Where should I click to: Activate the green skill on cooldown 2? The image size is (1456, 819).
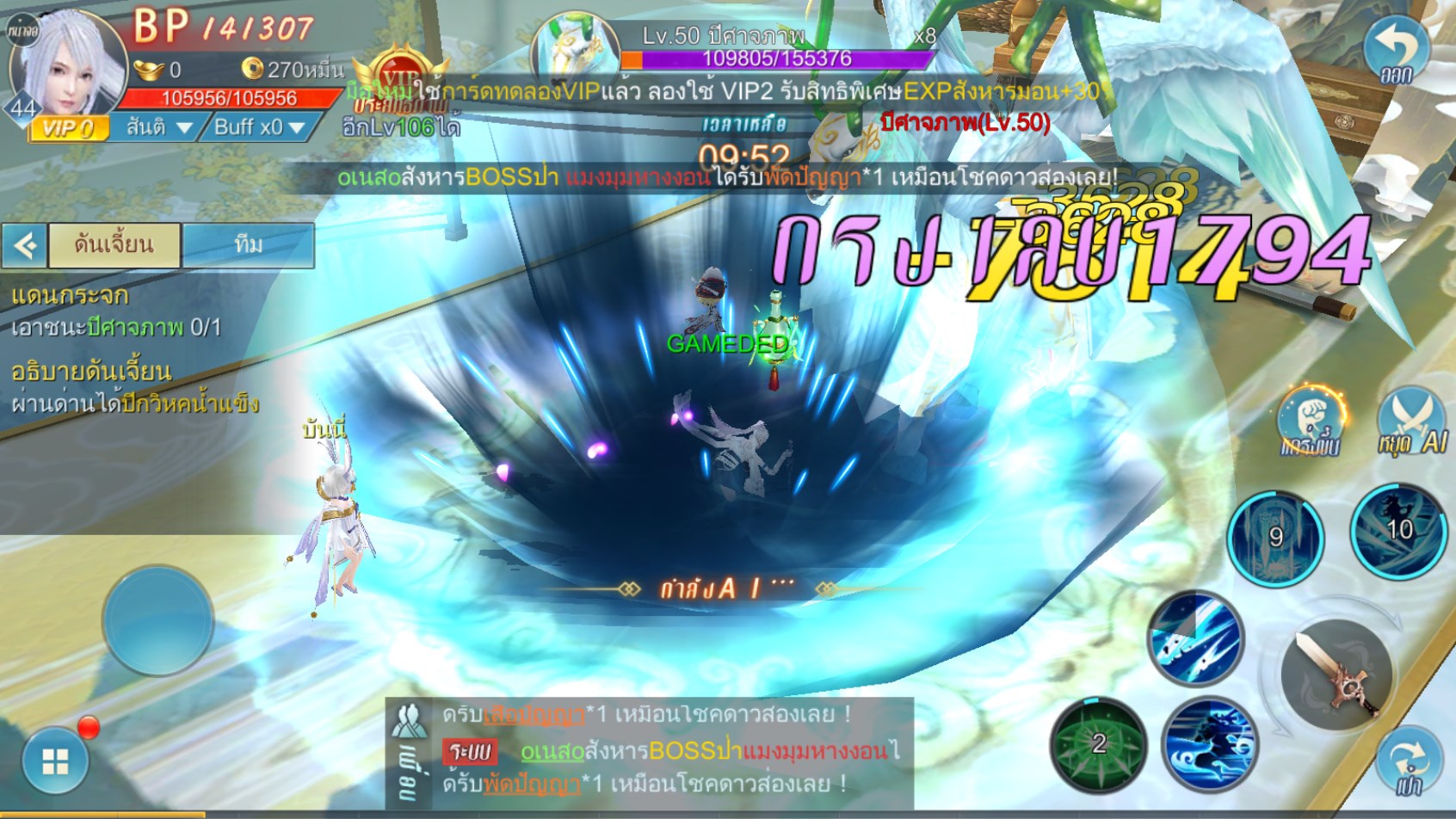[x=1098, y=744]
